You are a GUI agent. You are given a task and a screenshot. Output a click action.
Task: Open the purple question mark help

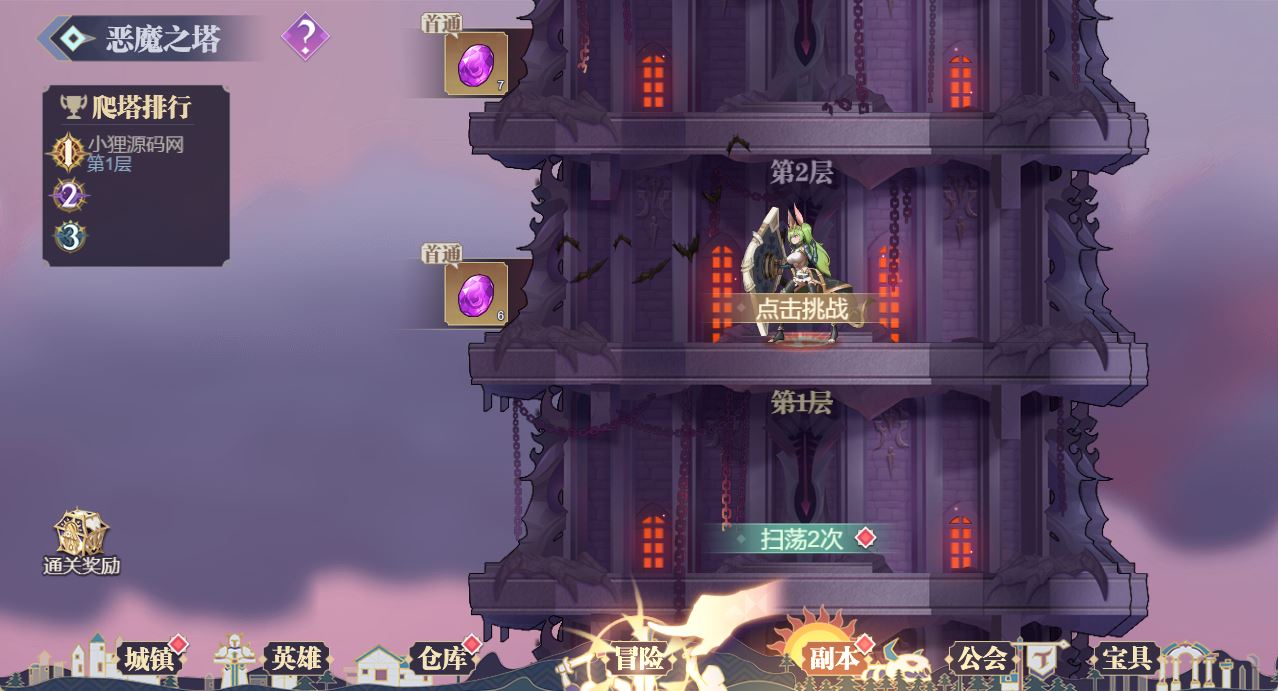pyautogui.click(x=305, y=38)
